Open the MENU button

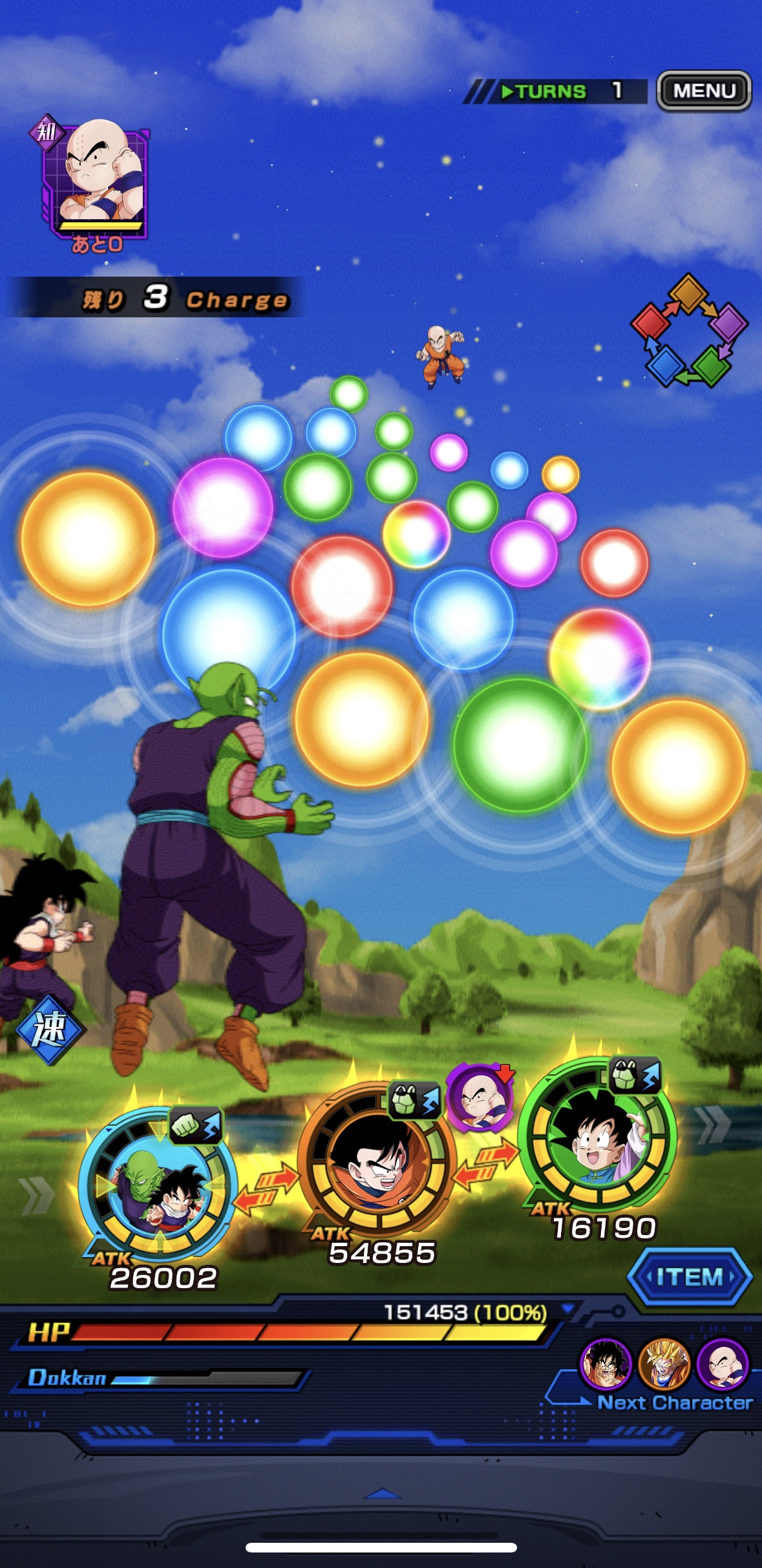tap(704, 90)
